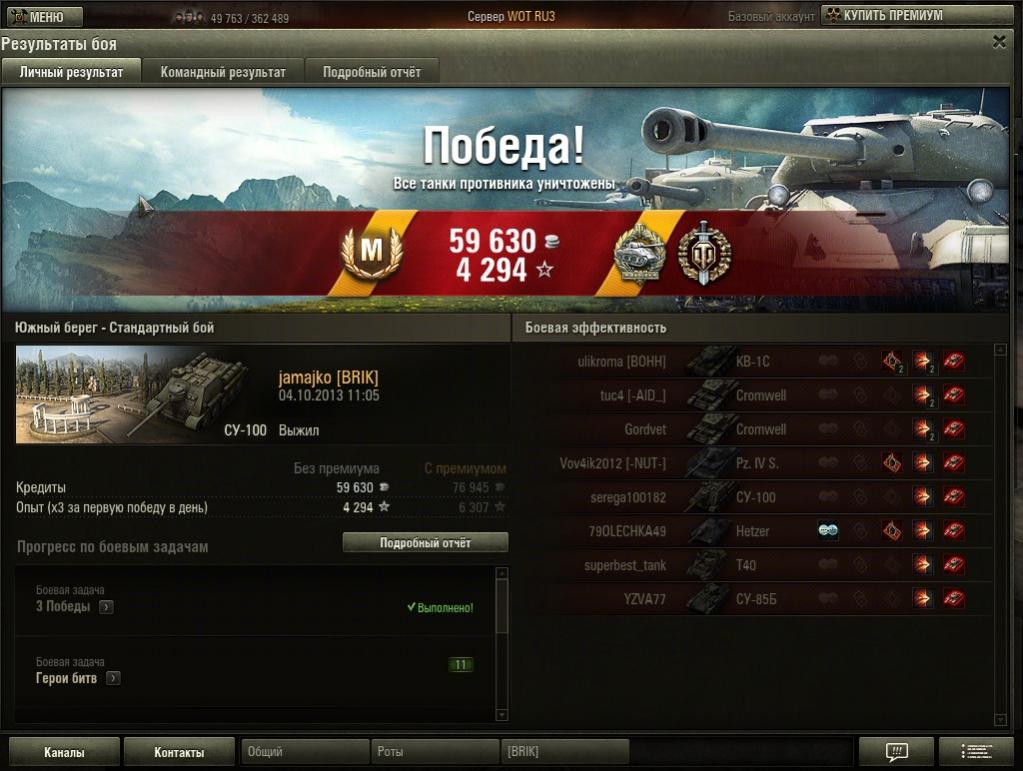1023x771 pixels.
Task: Click the Mastery badge M medal
Action: (x=371, y=252)
